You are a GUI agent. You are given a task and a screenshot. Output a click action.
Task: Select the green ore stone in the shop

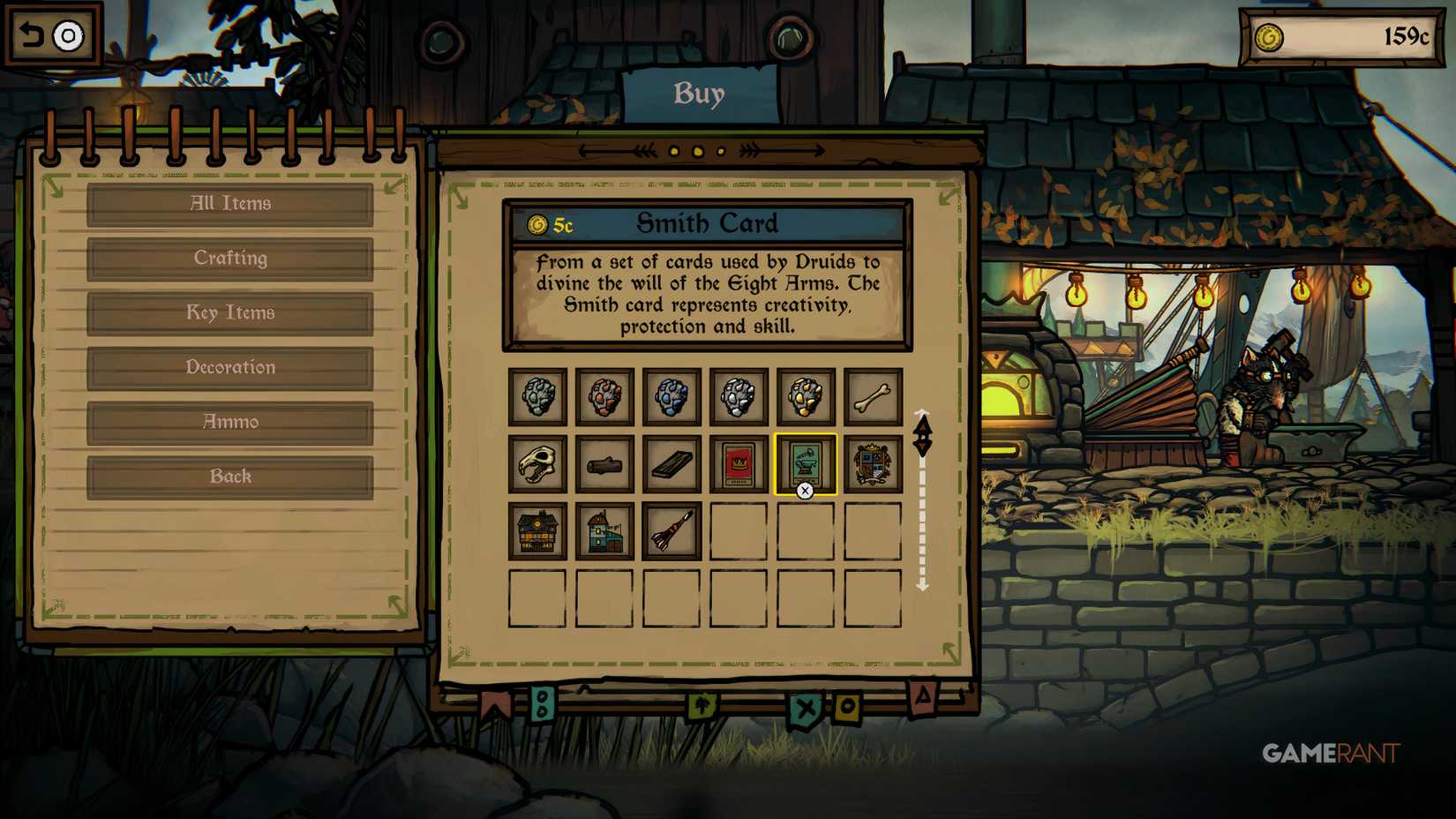538,396
